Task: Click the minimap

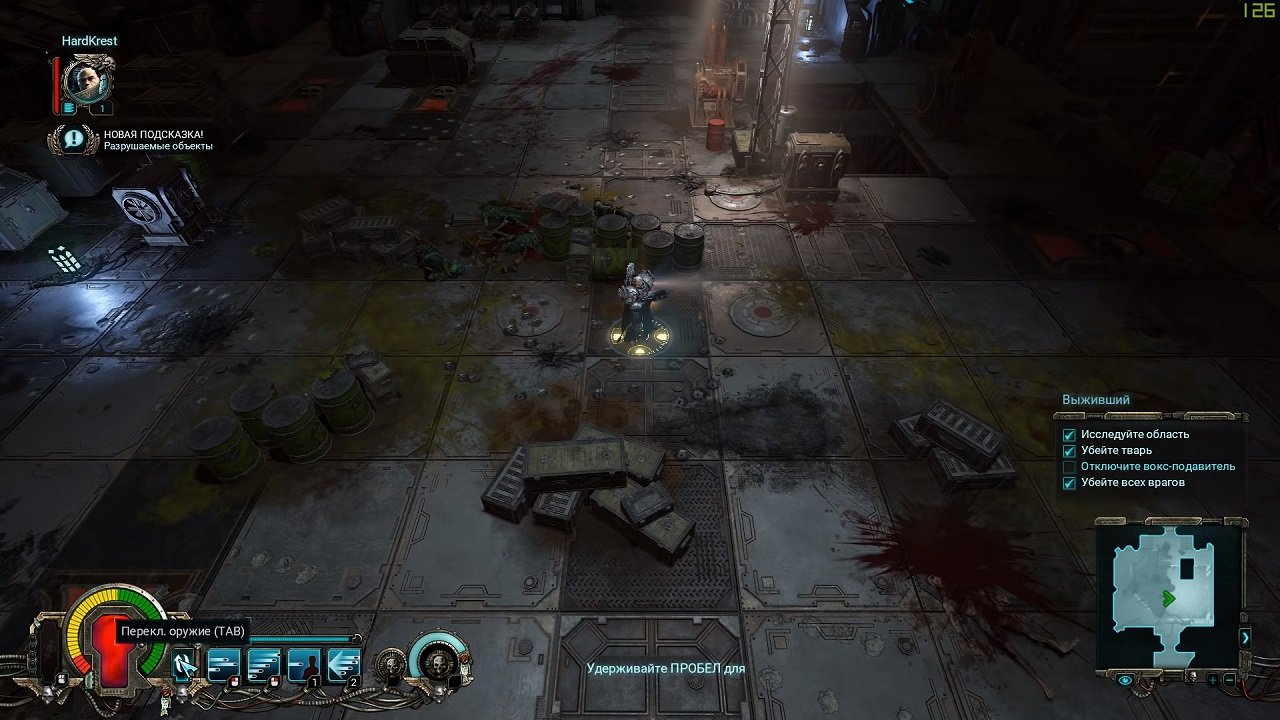Action: (1169, 597)
